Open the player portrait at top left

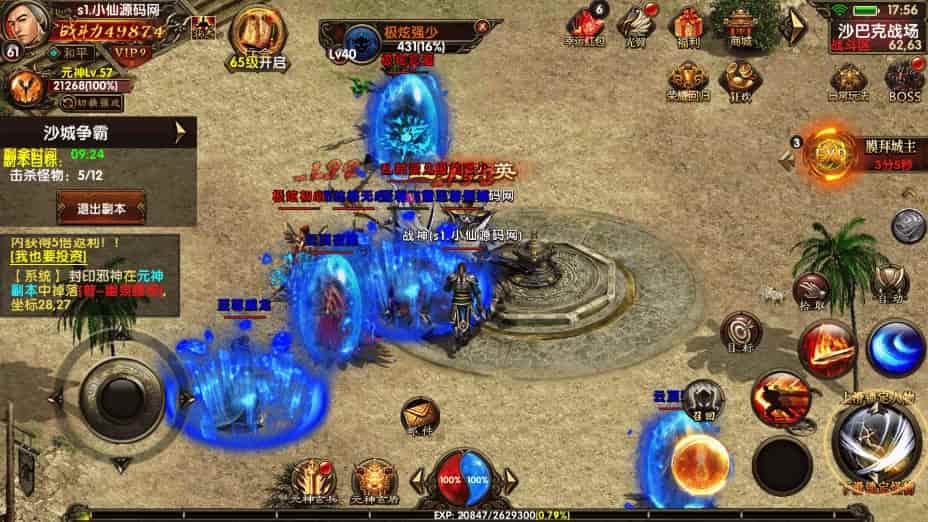[26, 24]
